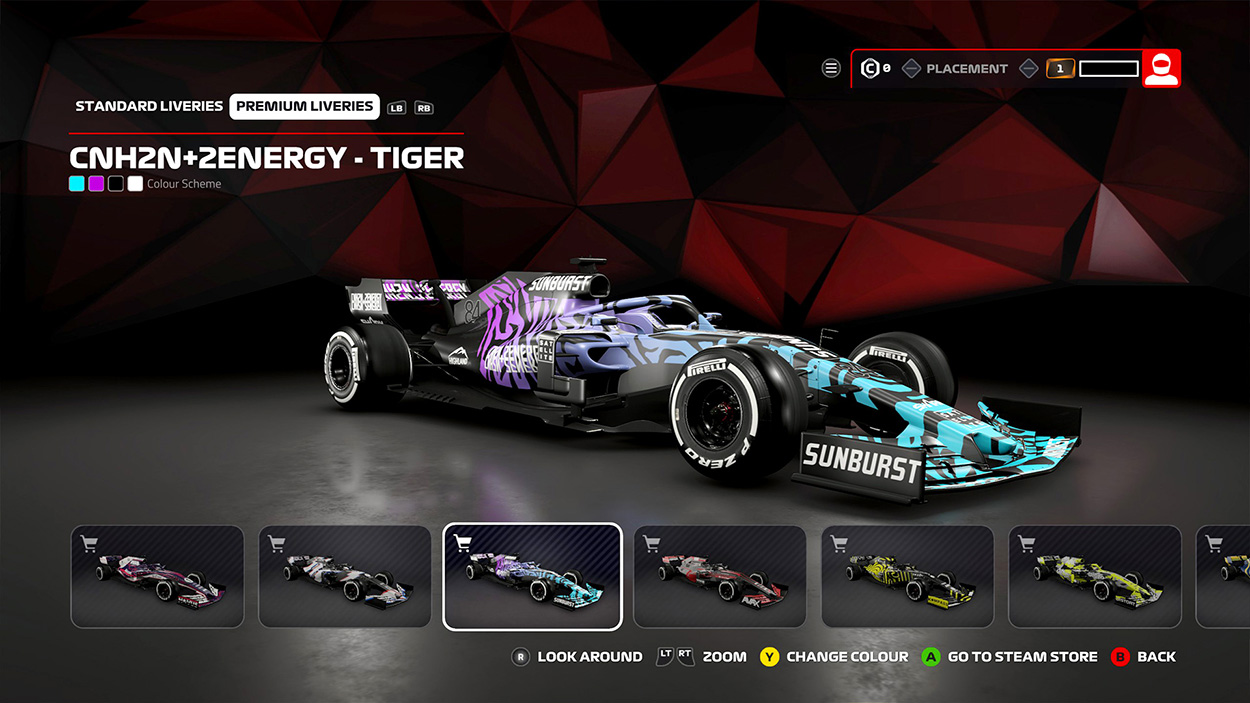Screen dimensions: 1250x703
Task: Choose the cyan colour scheme swatch
Action: [77, 184]
